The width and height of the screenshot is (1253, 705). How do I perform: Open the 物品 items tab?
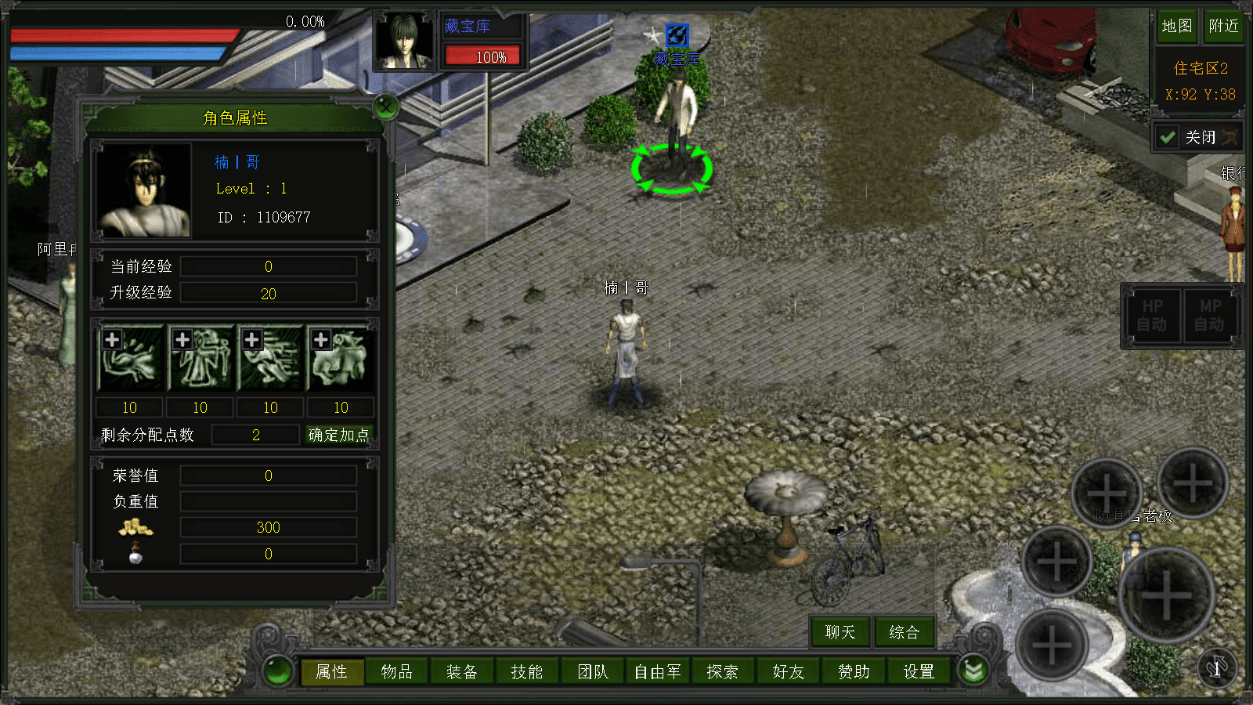click(x=397, y=672)
